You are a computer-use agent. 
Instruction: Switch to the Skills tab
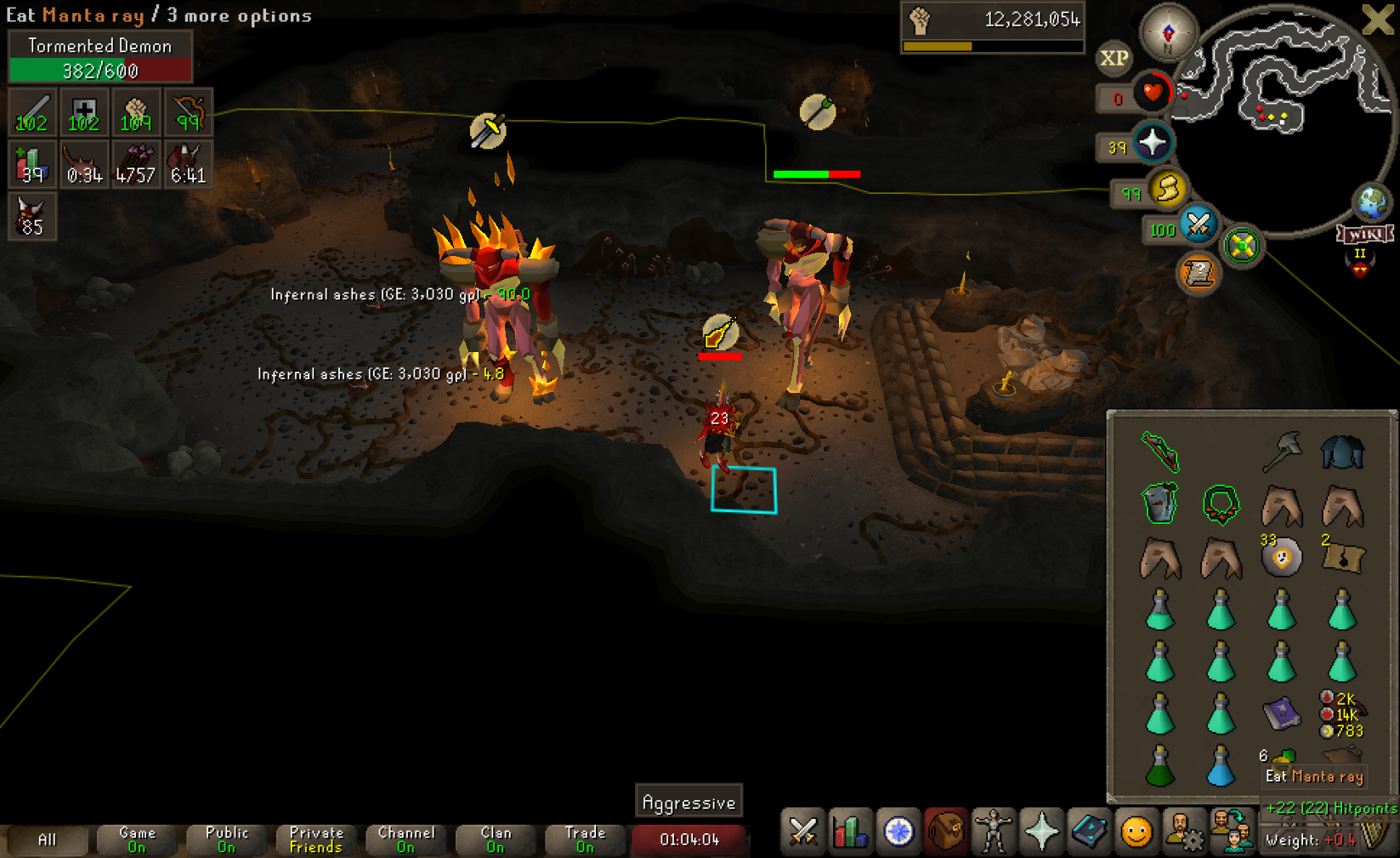point(850,832)
